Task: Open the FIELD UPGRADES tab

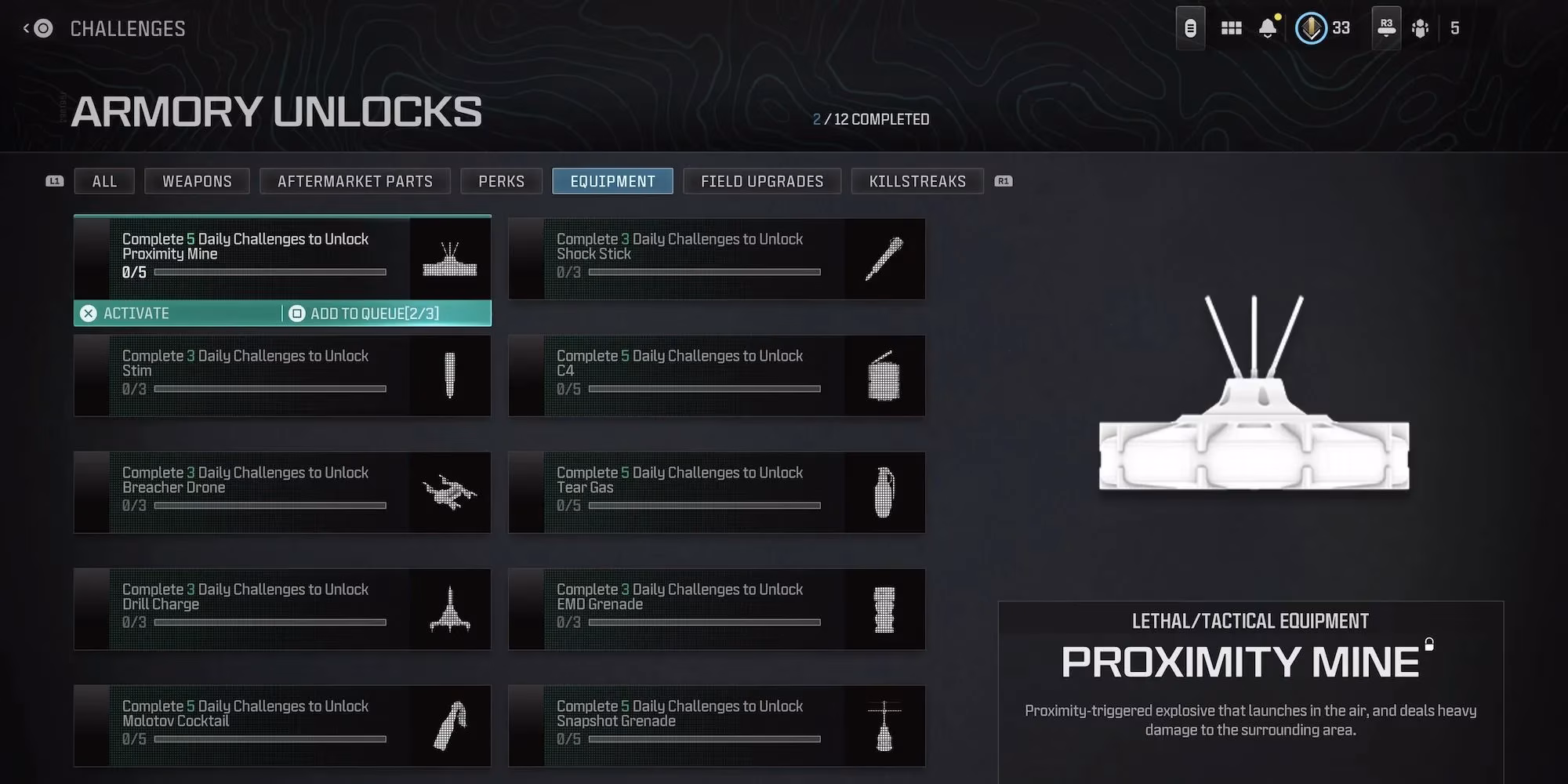Action: [761, 181]
